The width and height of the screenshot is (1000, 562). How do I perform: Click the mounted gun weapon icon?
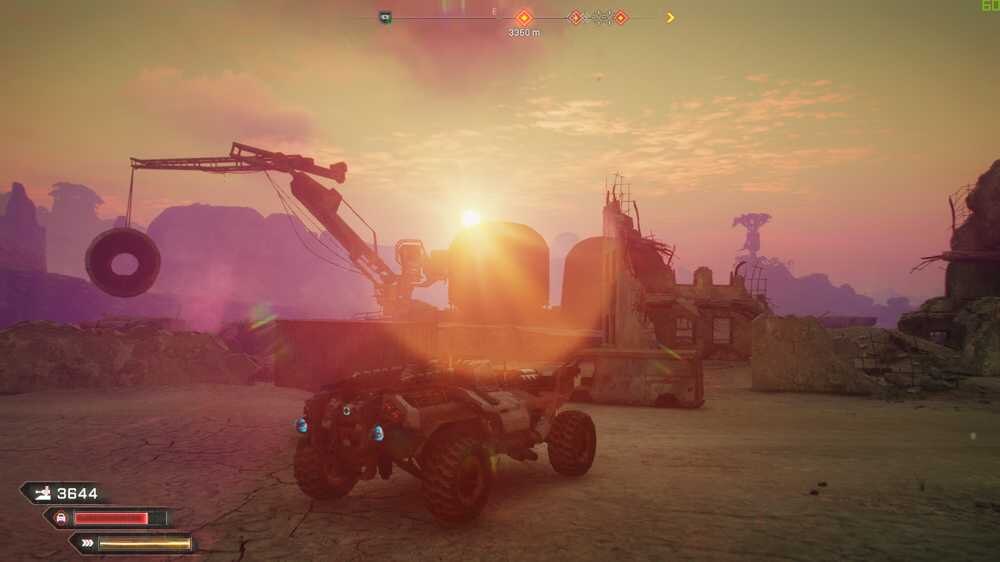coord(42,493)
